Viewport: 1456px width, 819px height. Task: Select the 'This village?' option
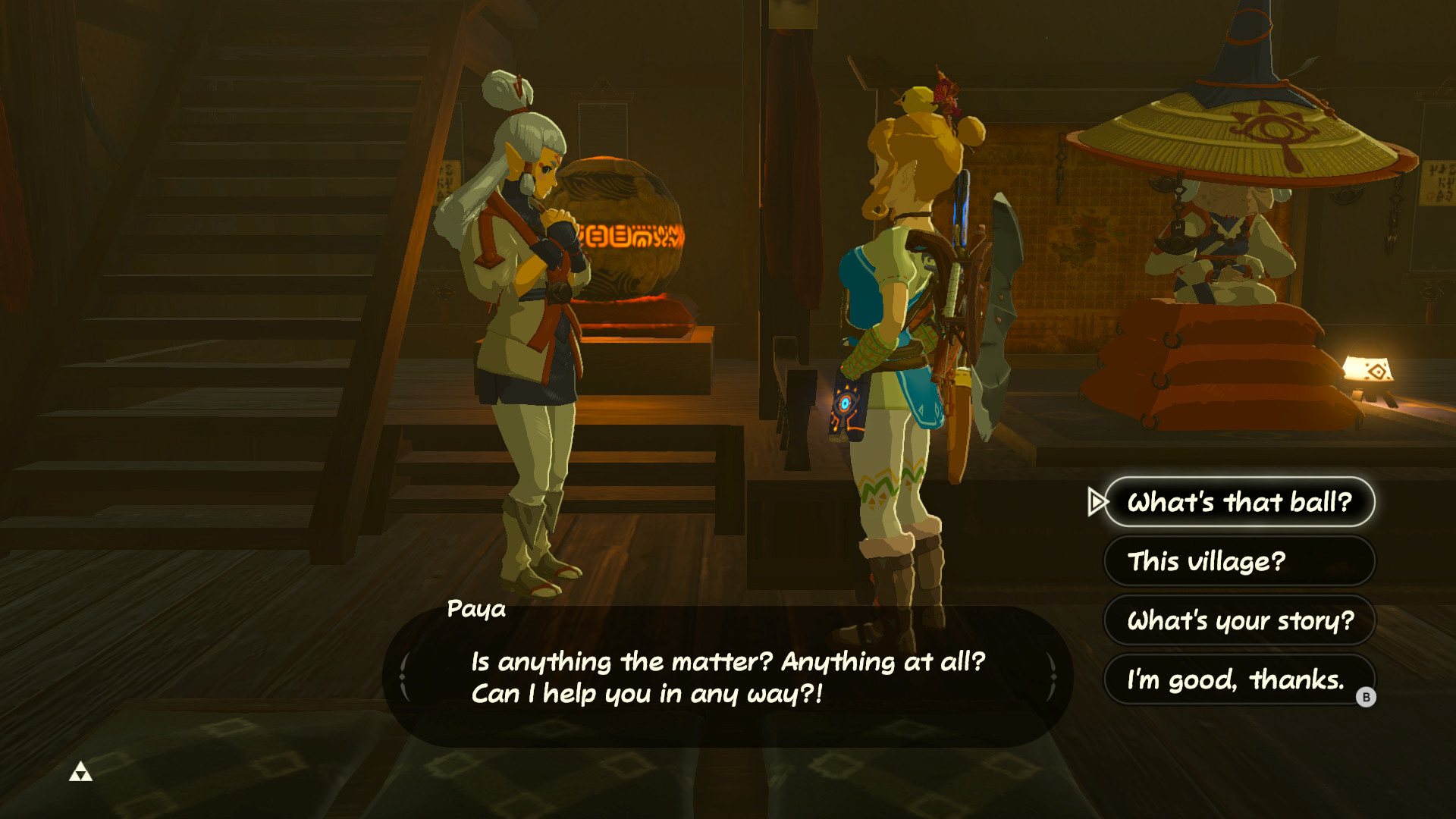click(1238, 561)
